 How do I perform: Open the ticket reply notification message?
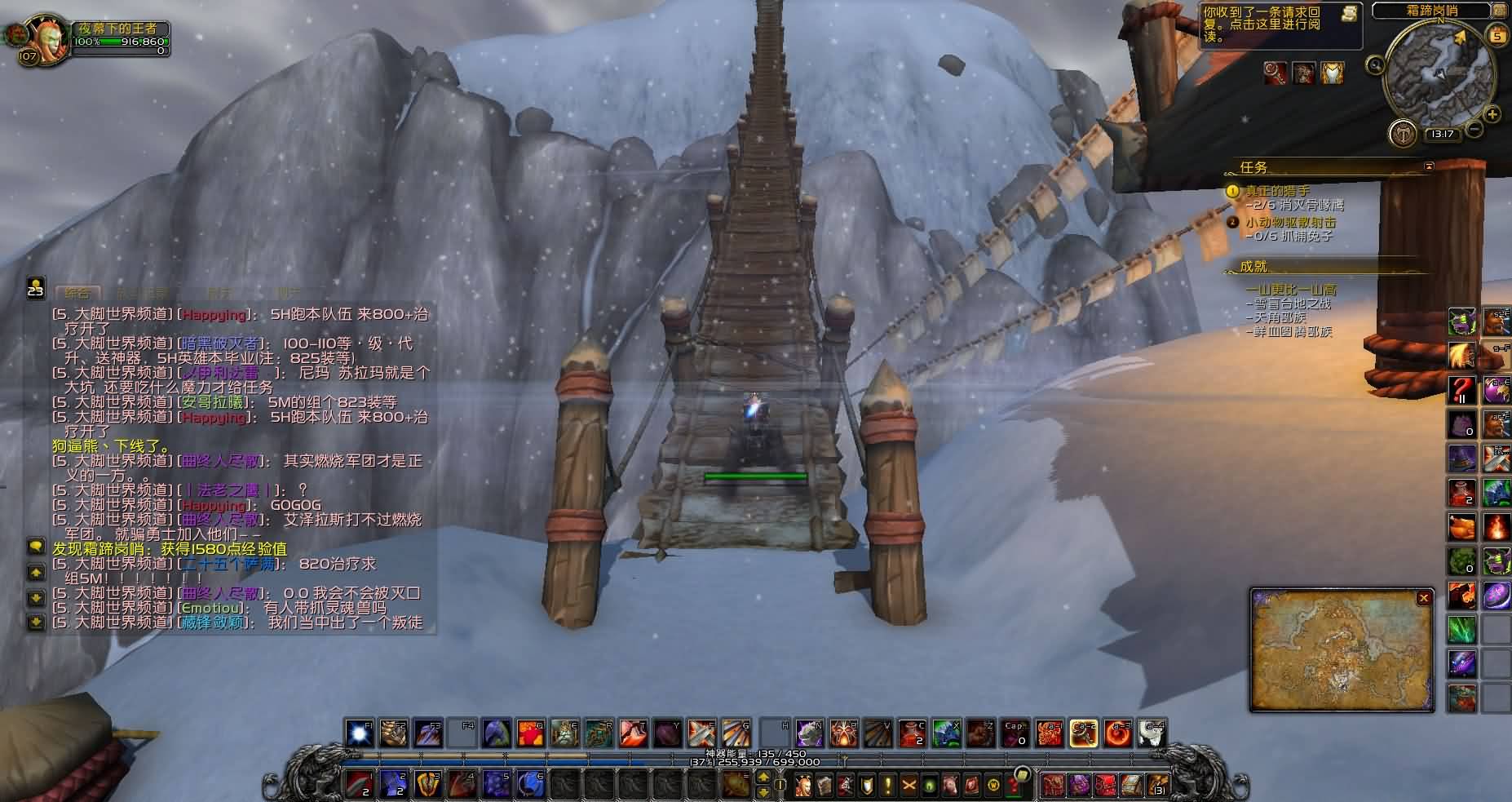tap(1272, 24)
